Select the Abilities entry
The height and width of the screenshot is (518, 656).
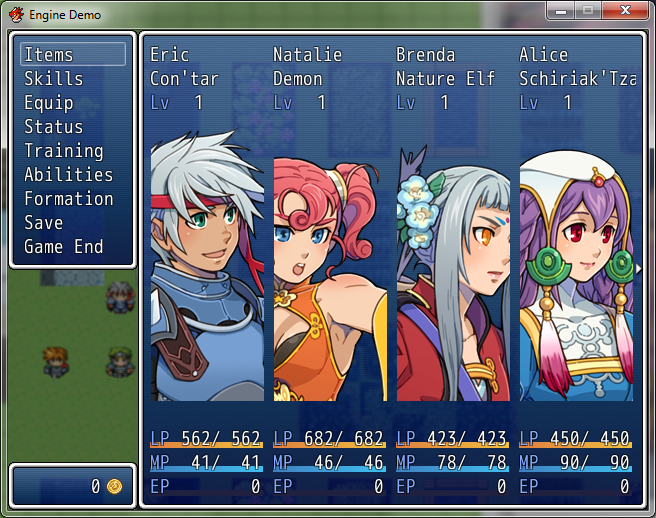tap(68, 174)
